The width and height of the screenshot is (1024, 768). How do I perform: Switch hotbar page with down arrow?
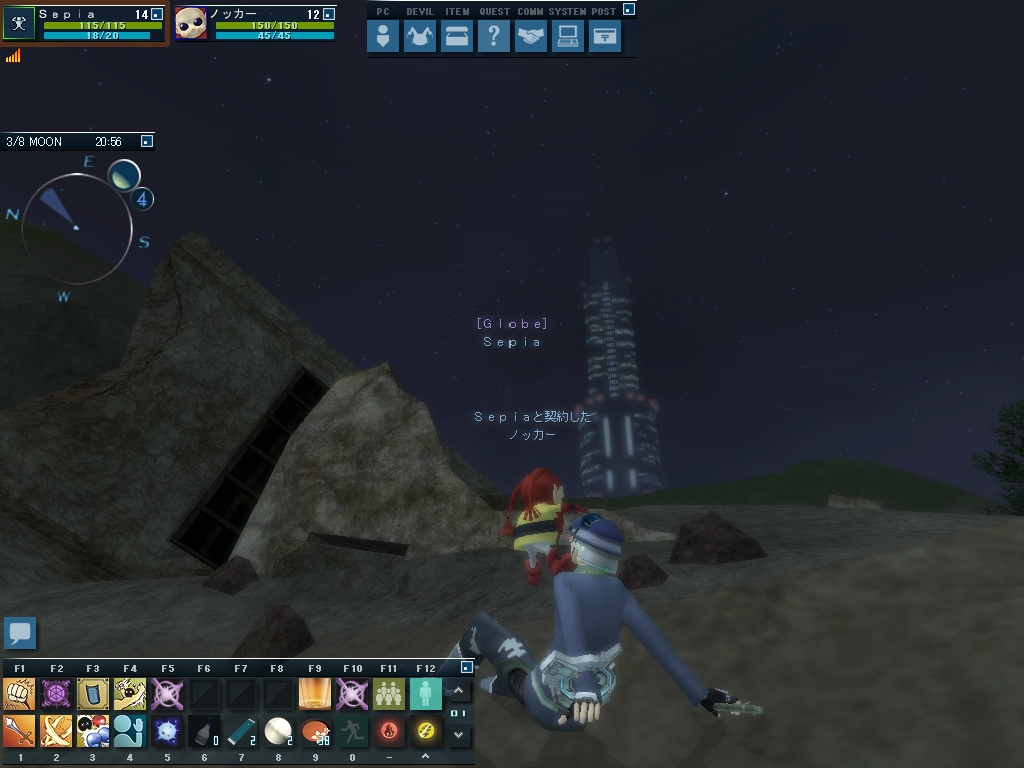459,735
